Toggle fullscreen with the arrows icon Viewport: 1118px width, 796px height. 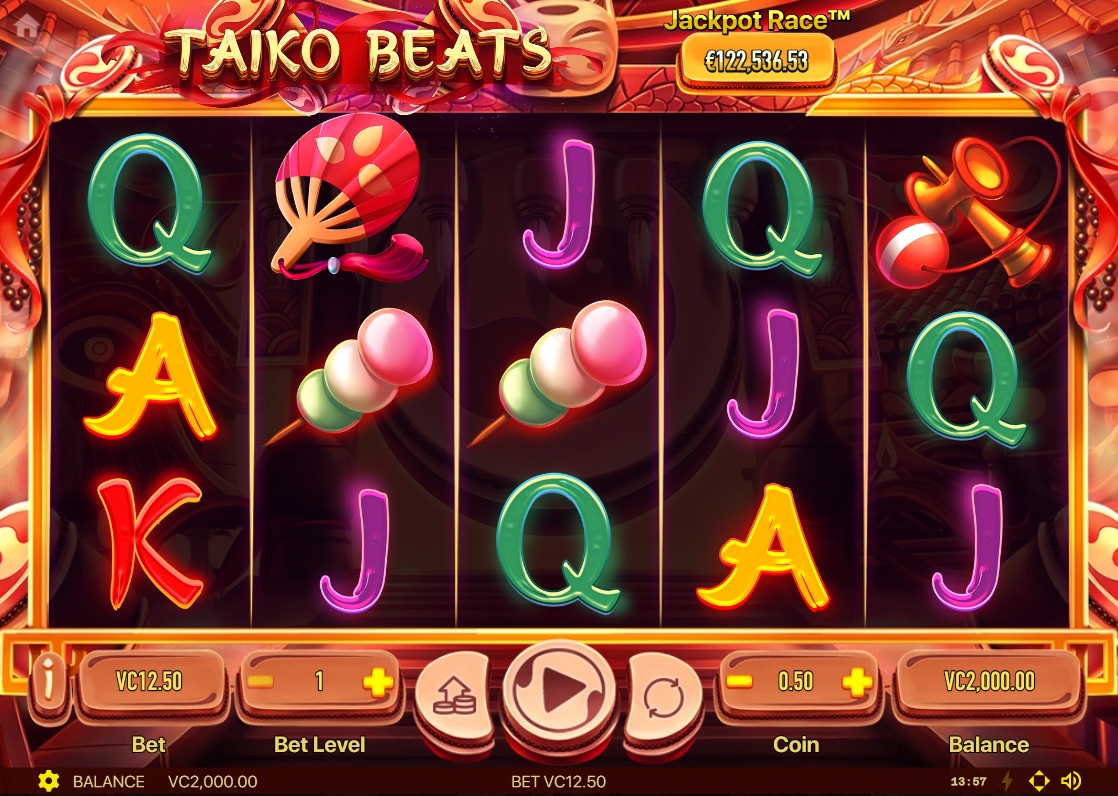tap(1039, 781)
